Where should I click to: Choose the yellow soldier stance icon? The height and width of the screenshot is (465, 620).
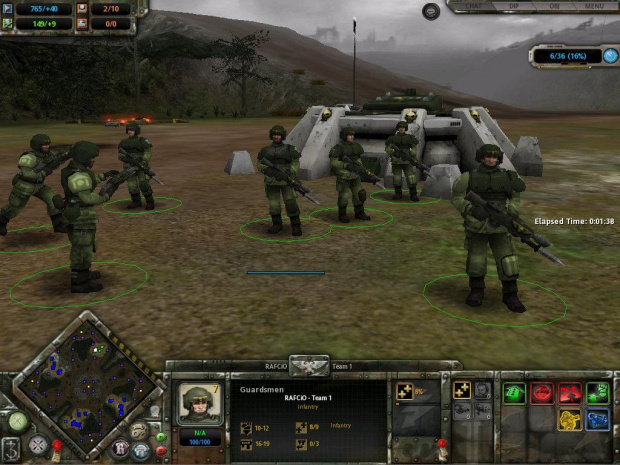(570, 419)
